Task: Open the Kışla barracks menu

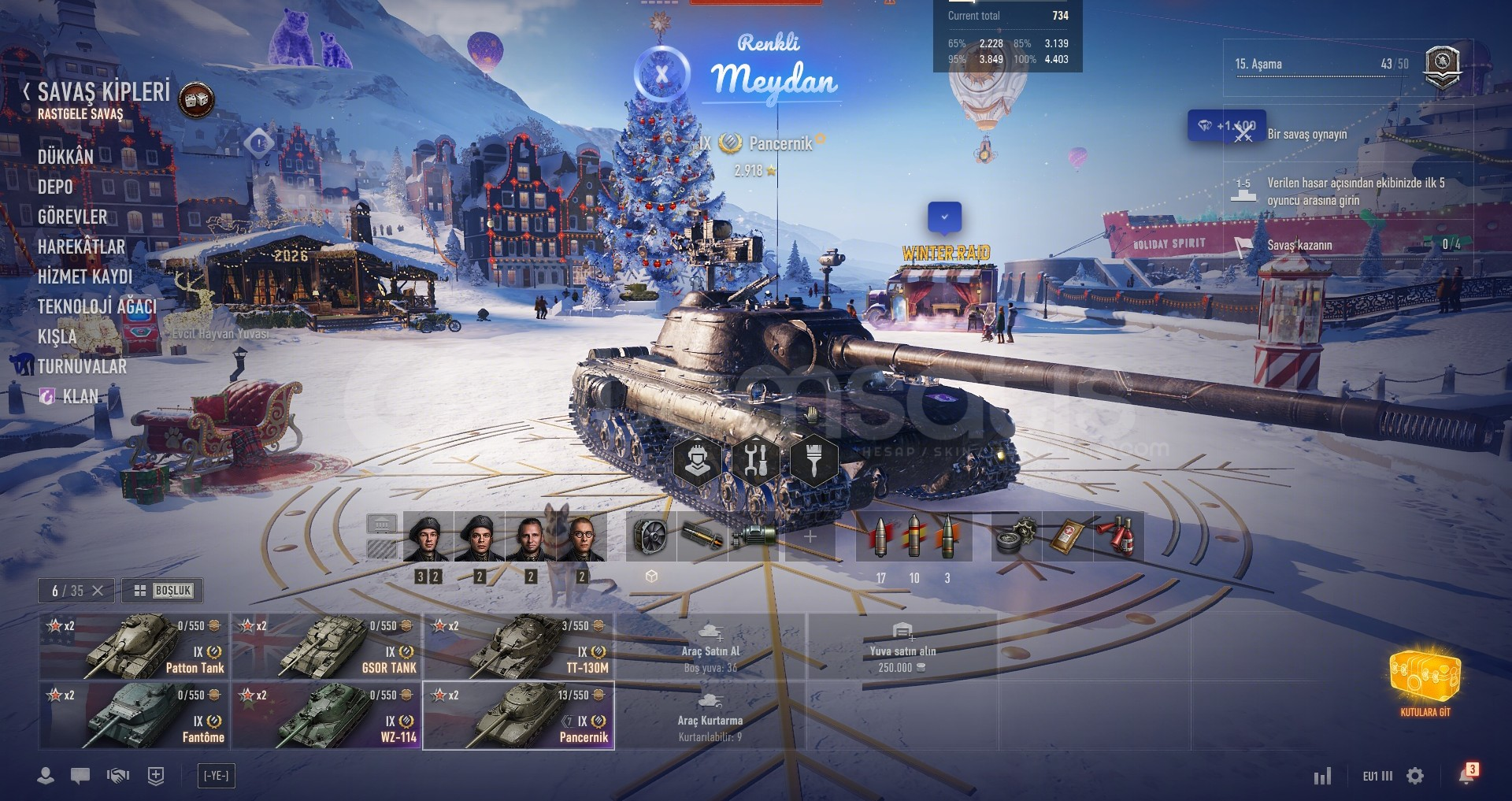Action: (57, 336)
